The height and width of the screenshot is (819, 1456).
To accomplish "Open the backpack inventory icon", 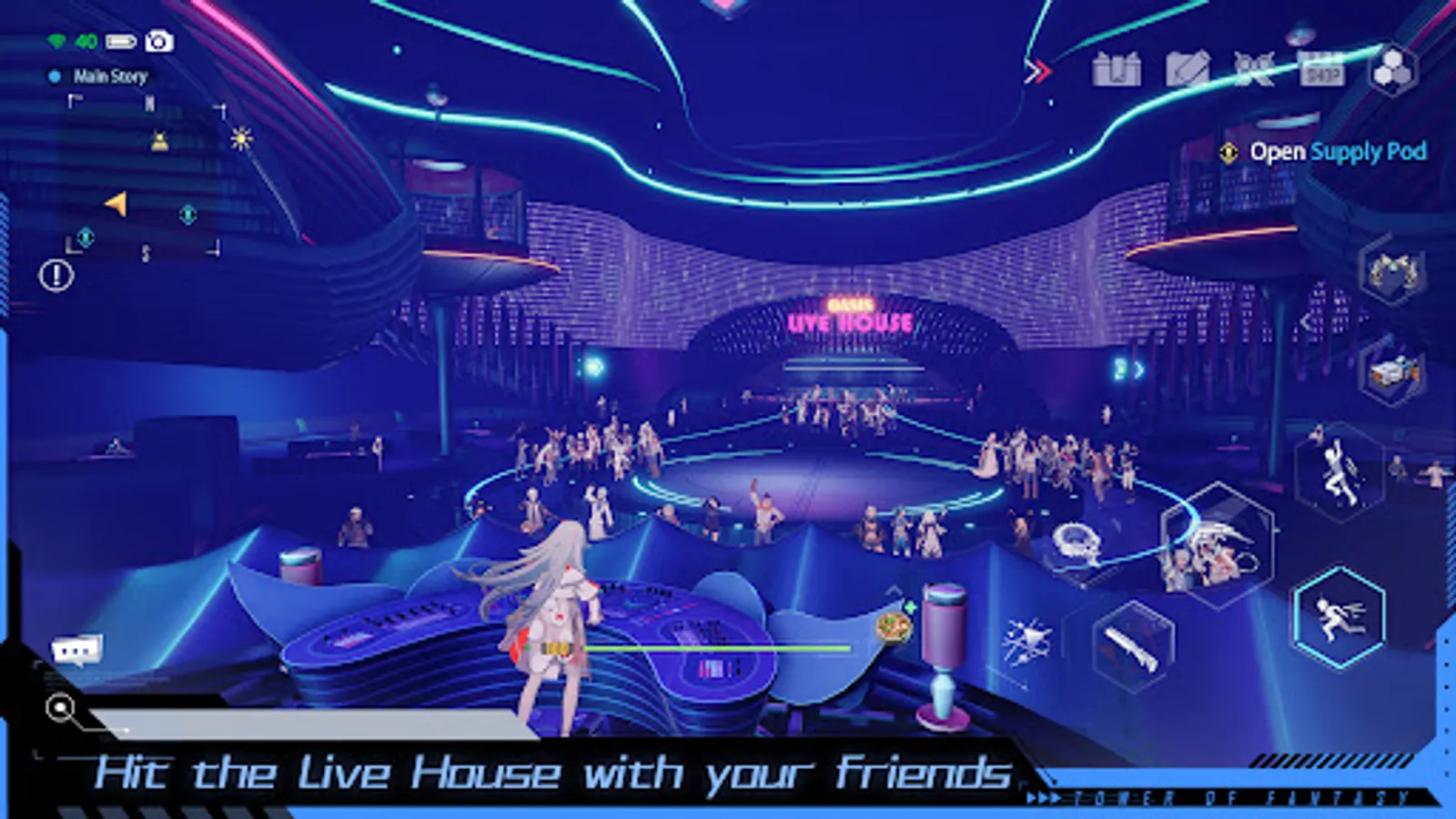I will 1117,69.
